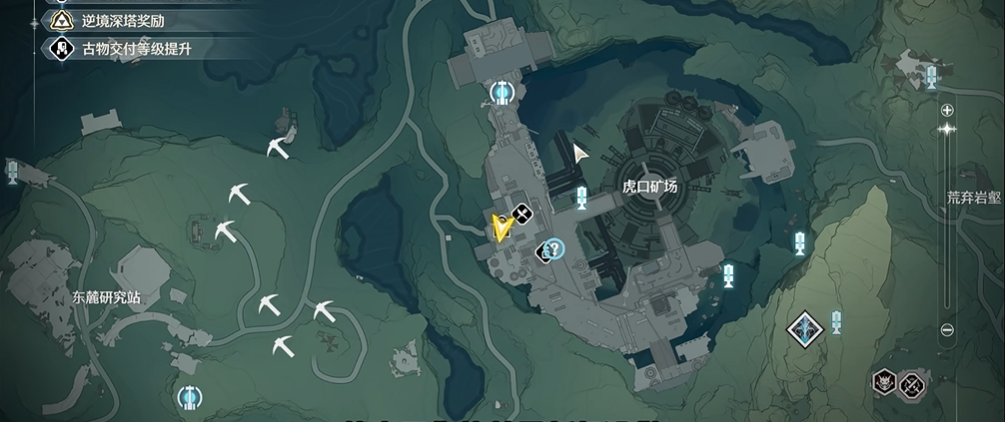The width and height of the screenshot is (1005, 422).
Task: Select the teleport waypoint north of 虎口矿场
Action: point(501,94)
